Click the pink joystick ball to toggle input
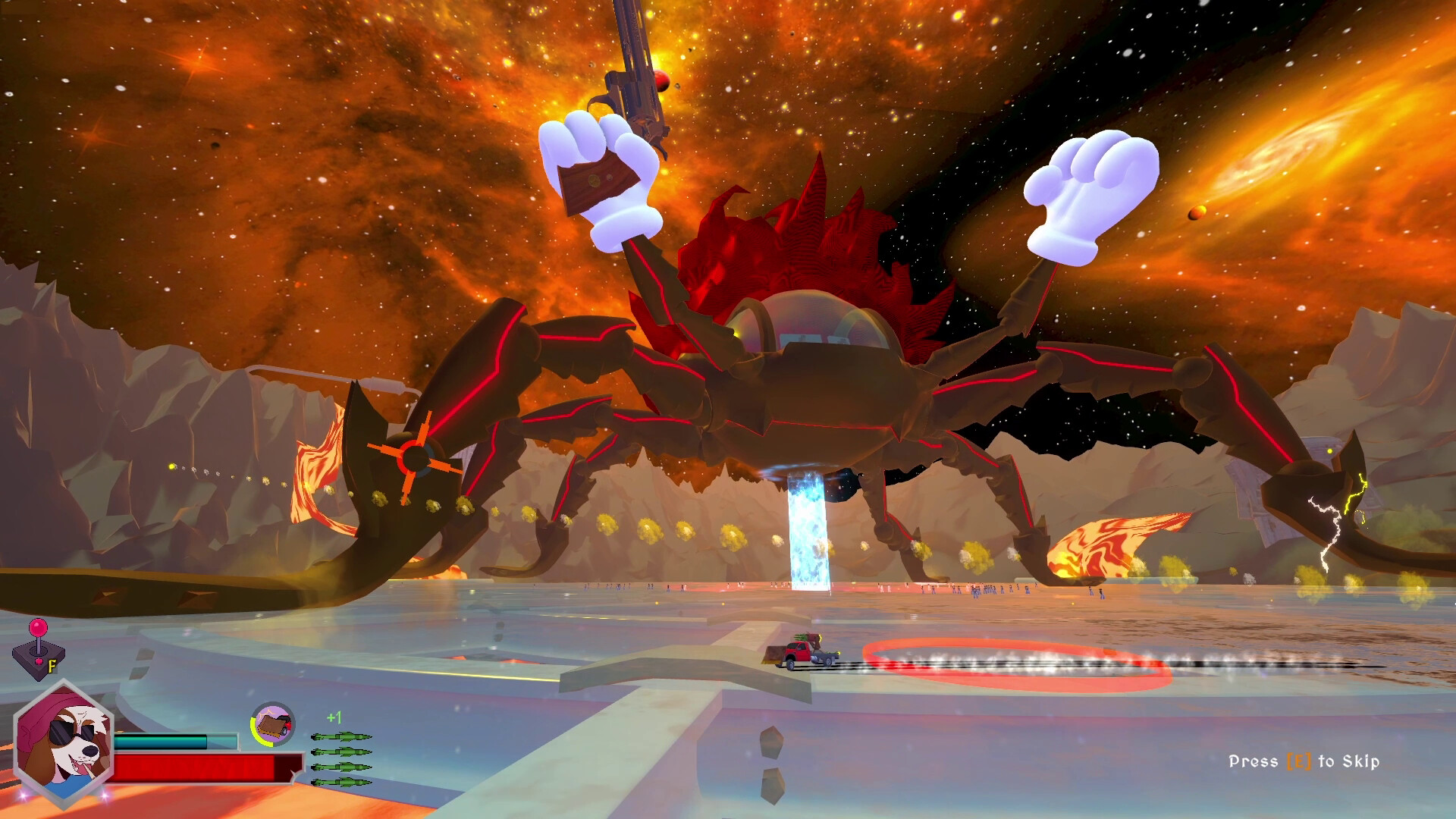This screenshot has height=819, width=1456. point(39,629)
